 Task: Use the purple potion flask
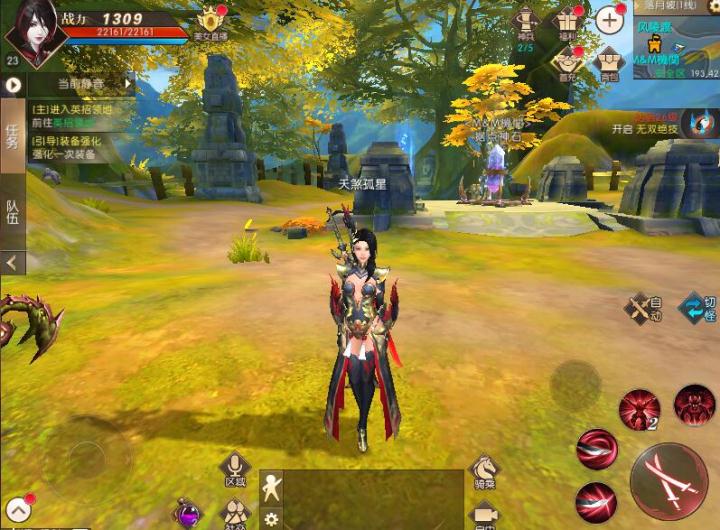point(187,514)
